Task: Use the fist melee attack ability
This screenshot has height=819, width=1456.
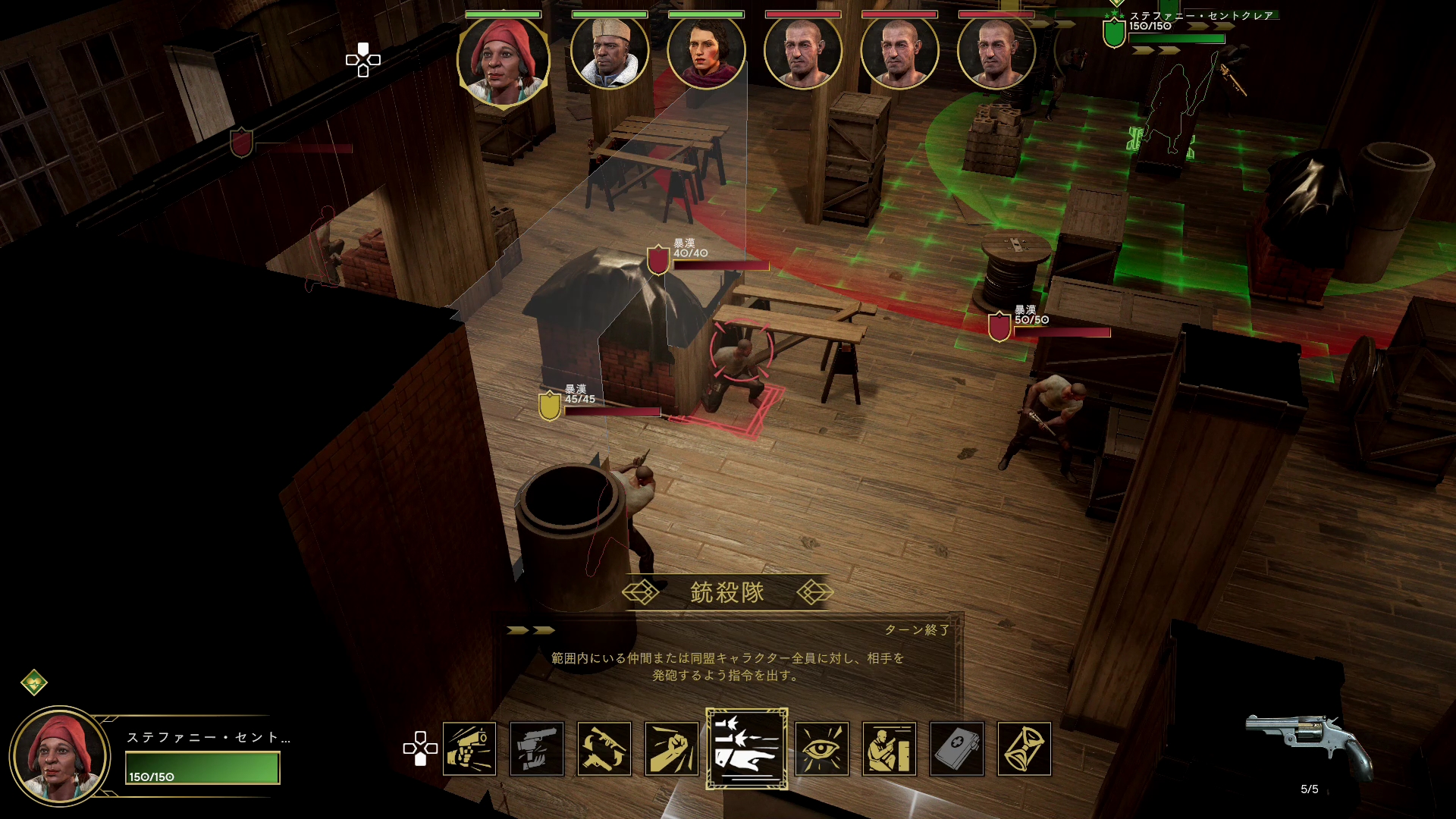Action: point(672,749)
